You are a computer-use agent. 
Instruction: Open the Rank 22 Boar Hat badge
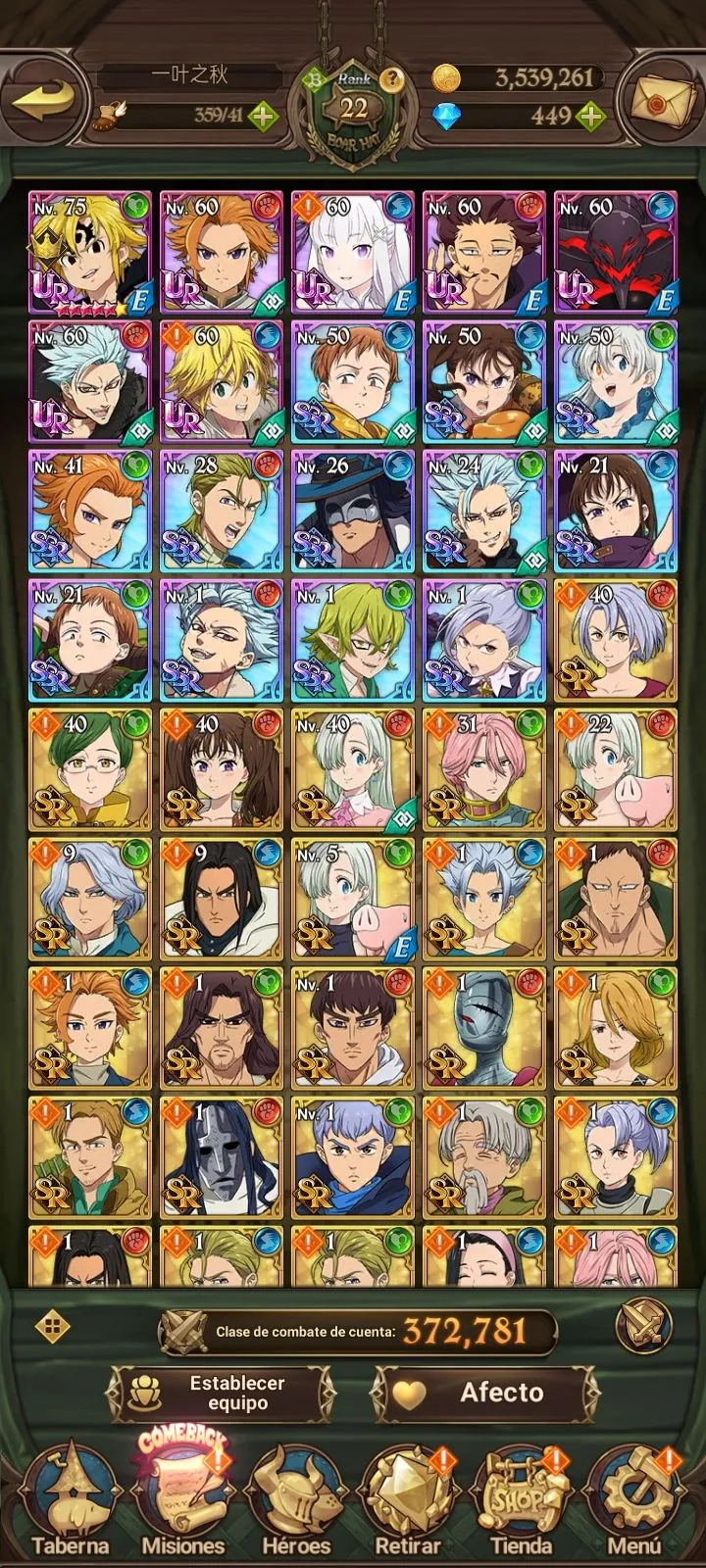pyautogui.click(x=353, y=110)
